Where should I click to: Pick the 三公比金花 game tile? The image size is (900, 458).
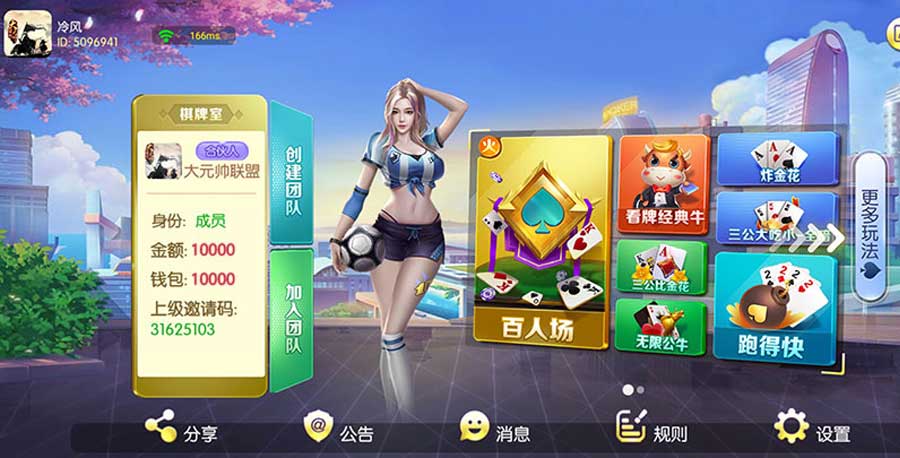tap(661, 267)
